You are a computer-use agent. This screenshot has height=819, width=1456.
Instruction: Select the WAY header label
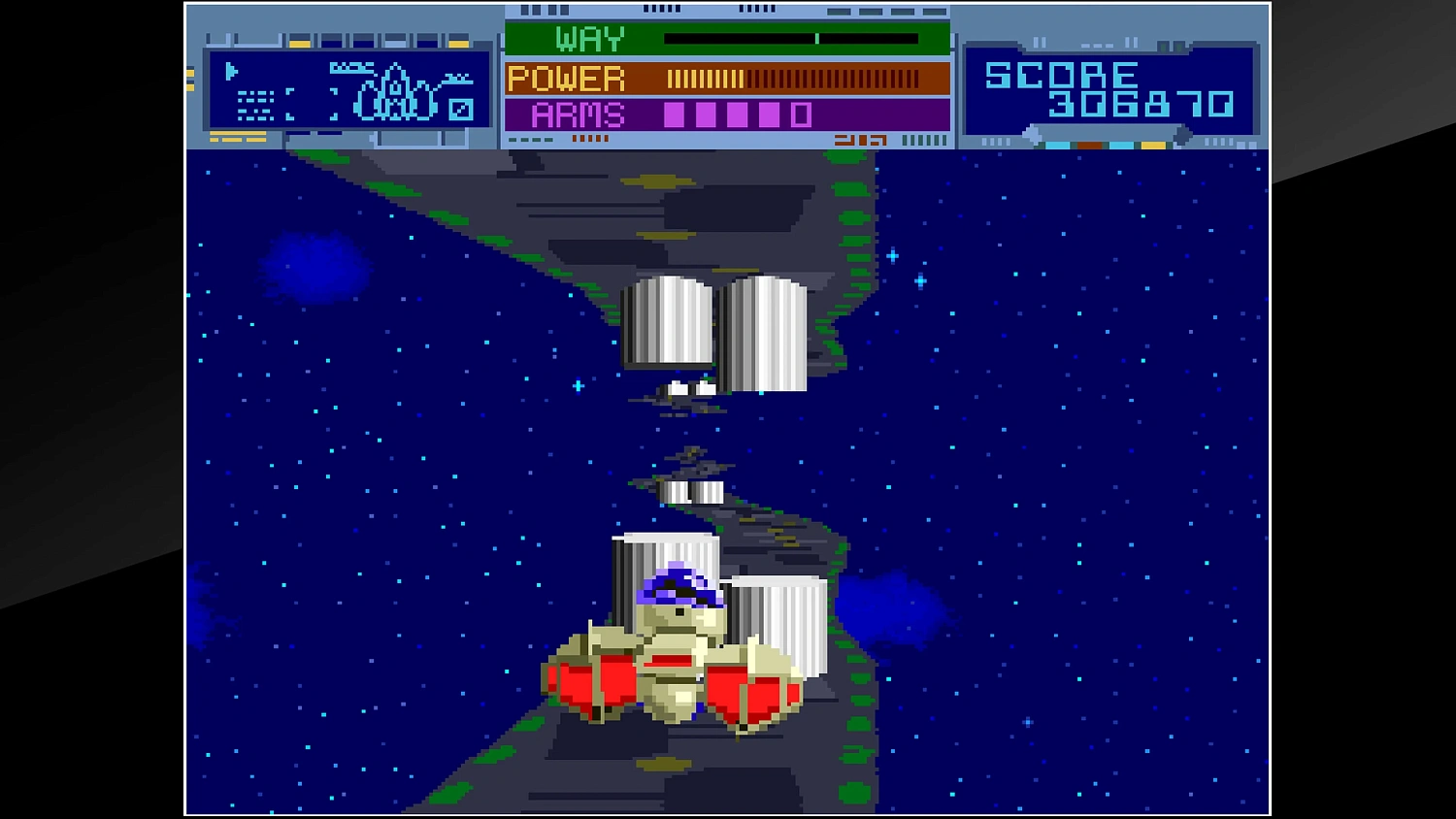[x=587, y=39]
